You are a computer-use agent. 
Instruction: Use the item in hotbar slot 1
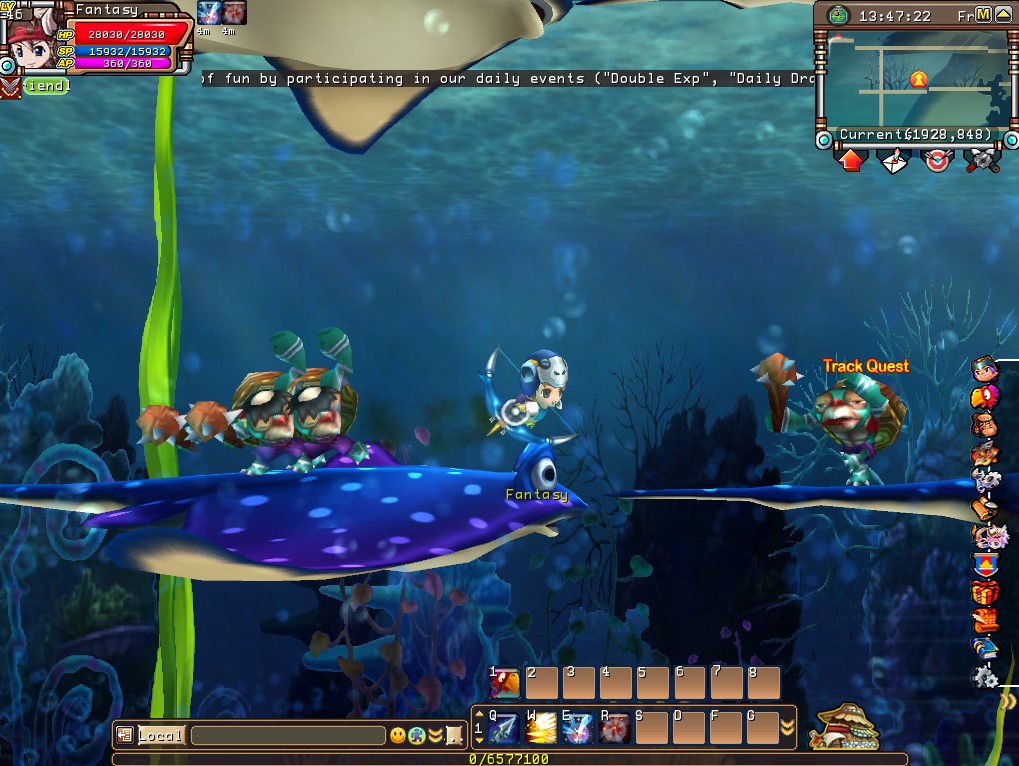(x=505, y=683)
